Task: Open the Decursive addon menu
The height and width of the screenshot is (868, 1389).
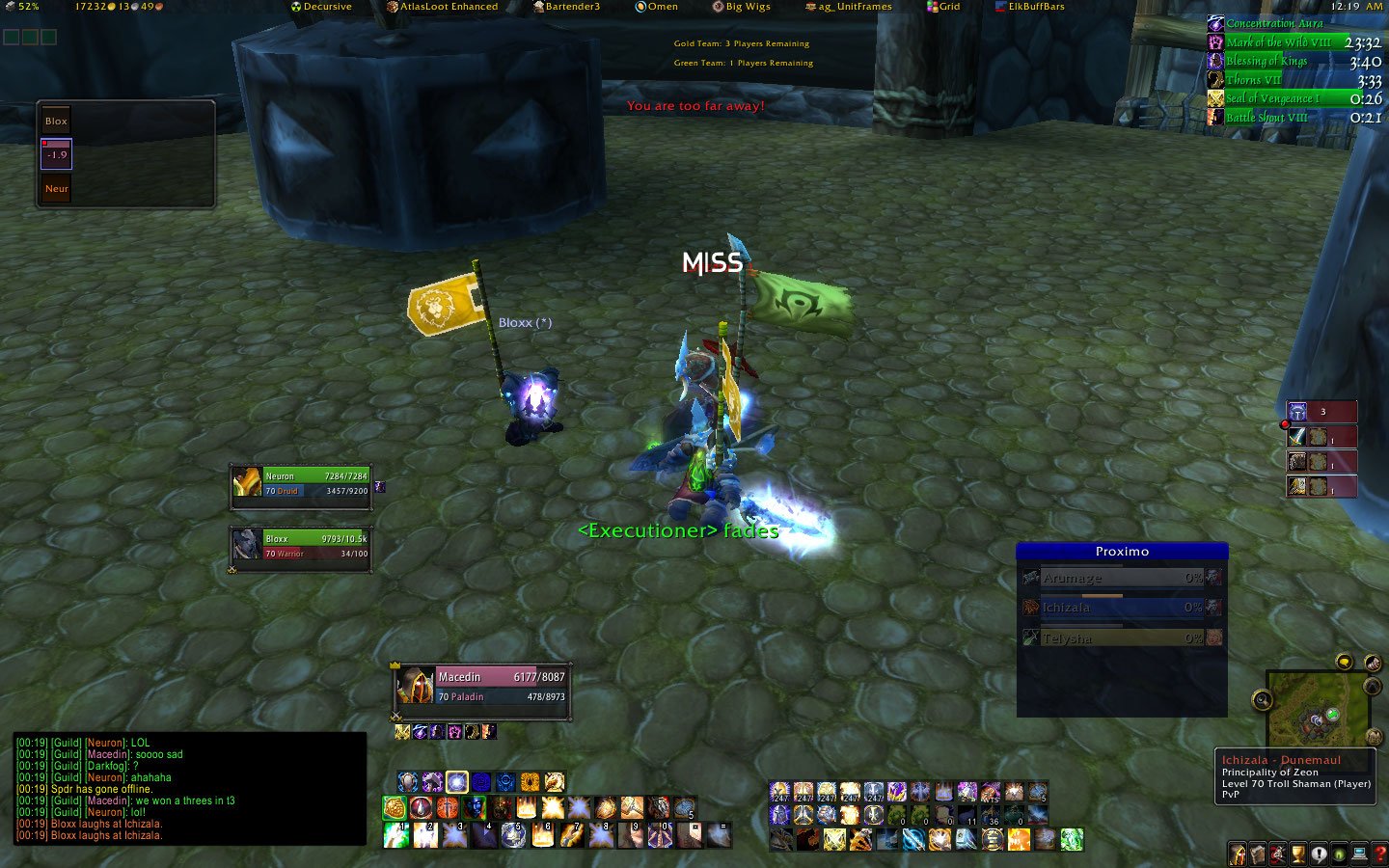Action: click(x=322, y=7)
